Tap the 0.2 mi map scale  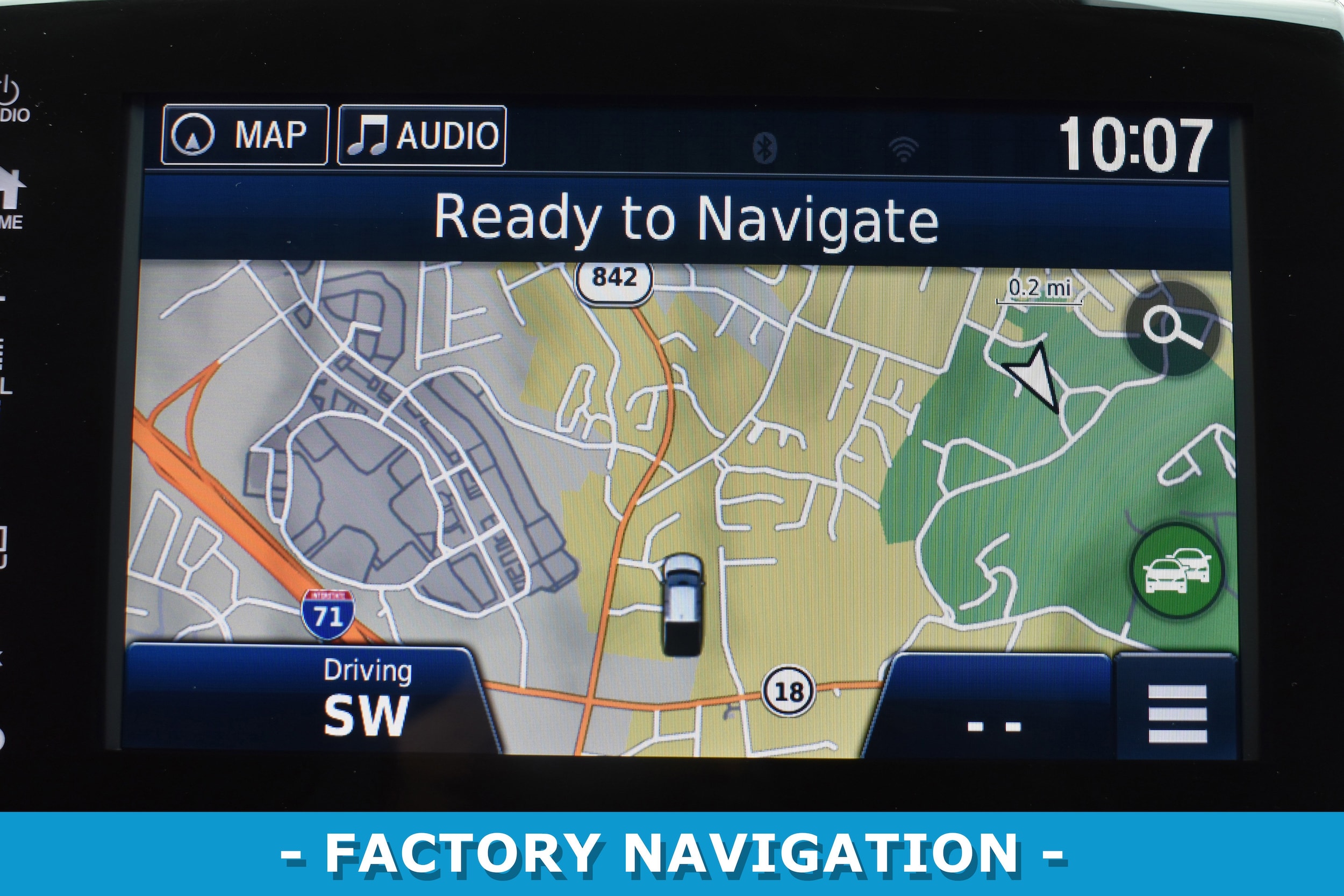pos(1039,290)
